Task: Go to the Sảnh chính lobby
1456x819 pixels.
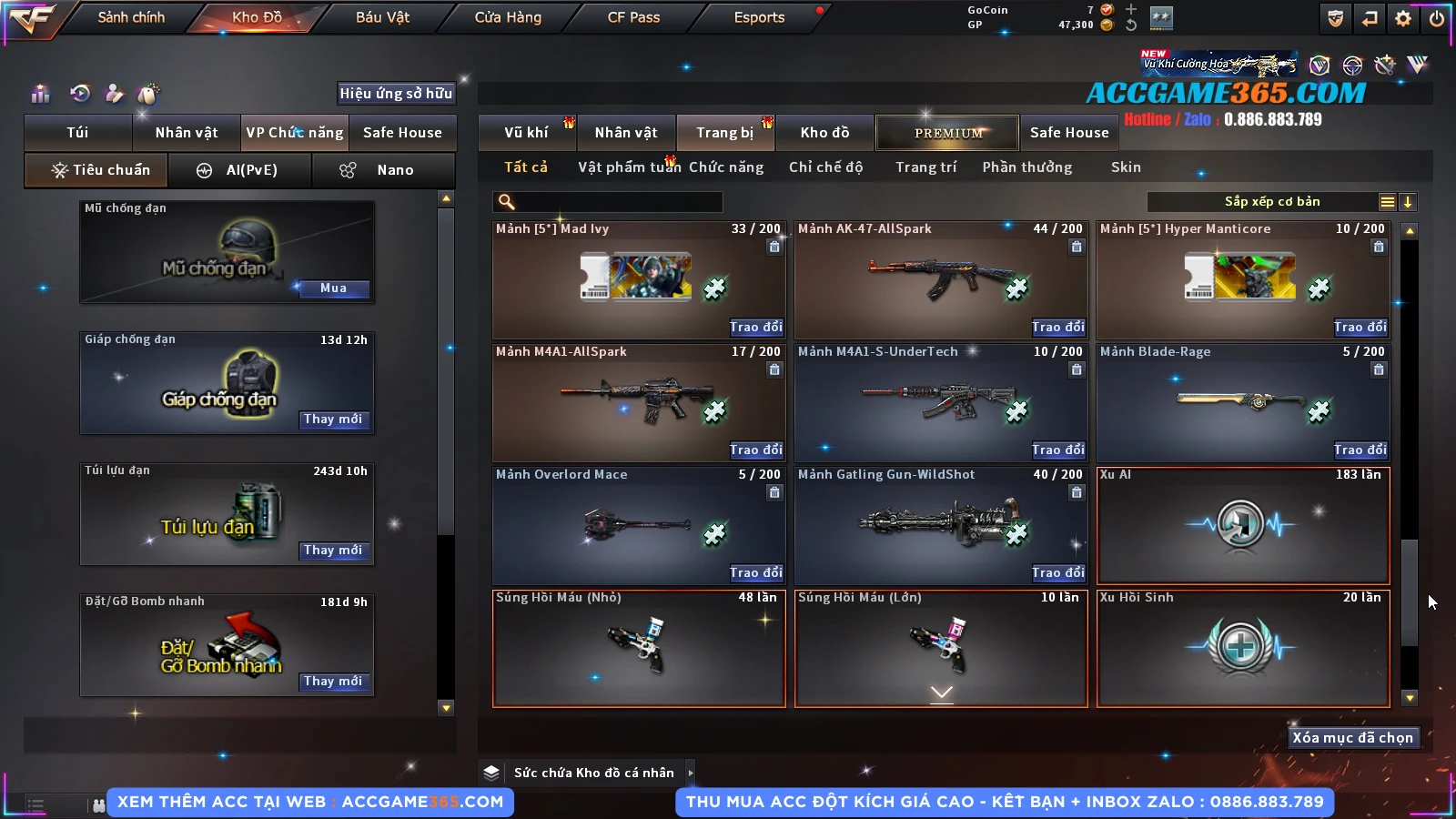Action: [131, 17]
